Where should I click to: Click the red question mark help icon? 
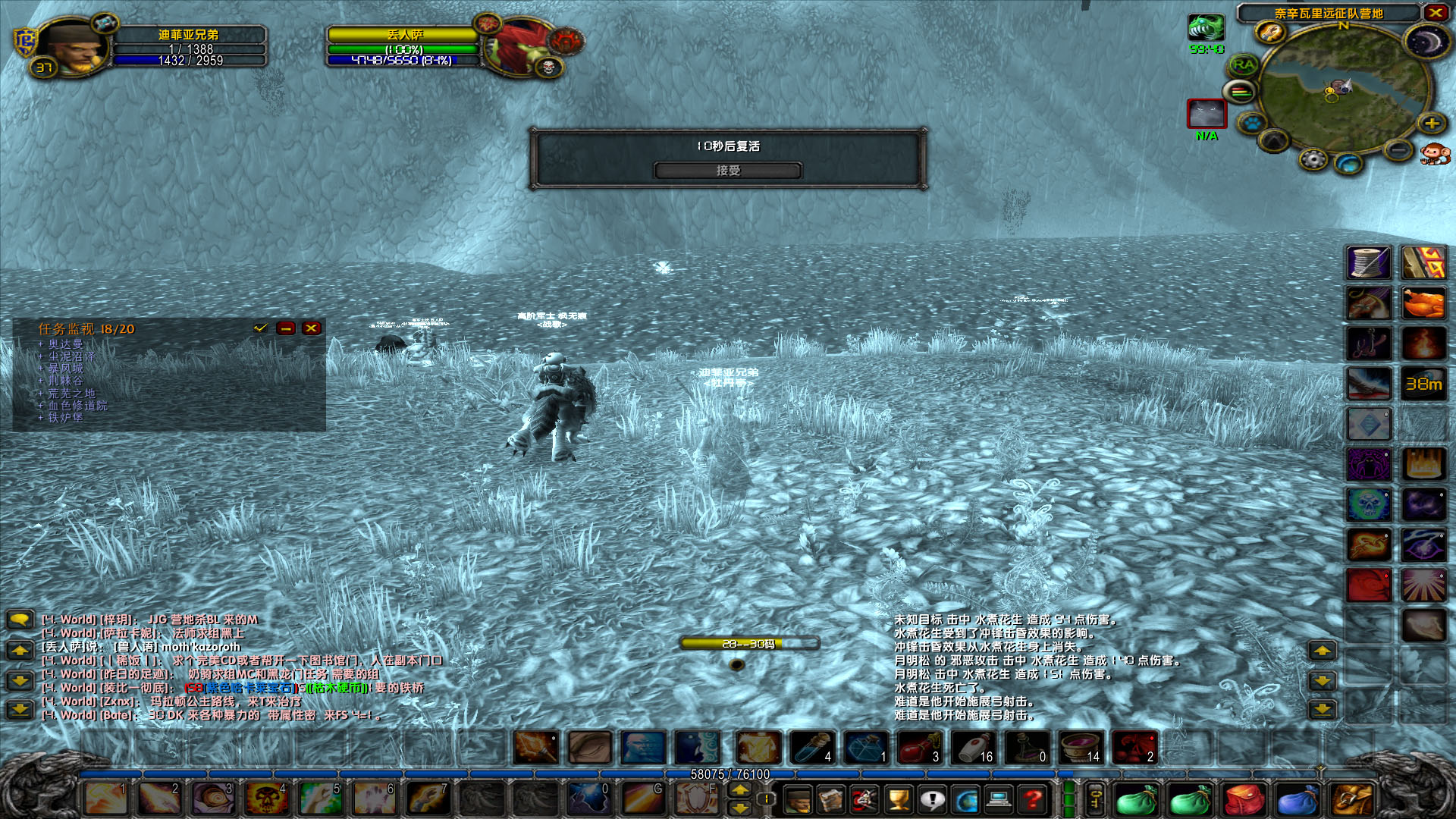[x=1031, y=799]
